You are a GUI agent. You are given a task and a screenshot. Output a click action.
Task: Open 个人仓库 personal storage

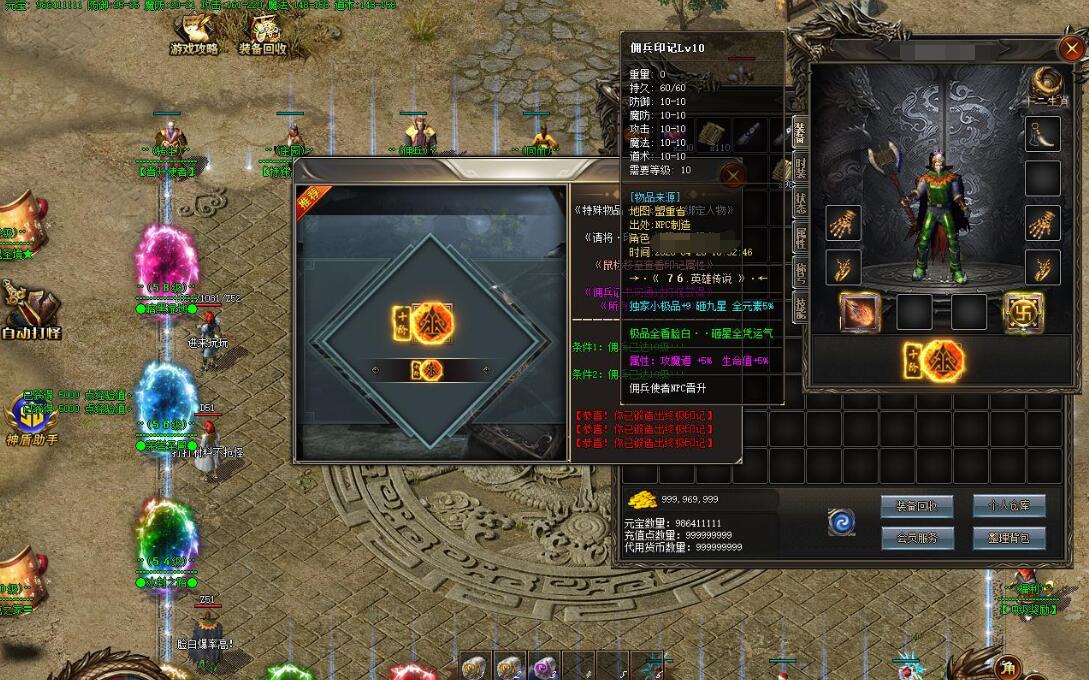[1009, 506]
